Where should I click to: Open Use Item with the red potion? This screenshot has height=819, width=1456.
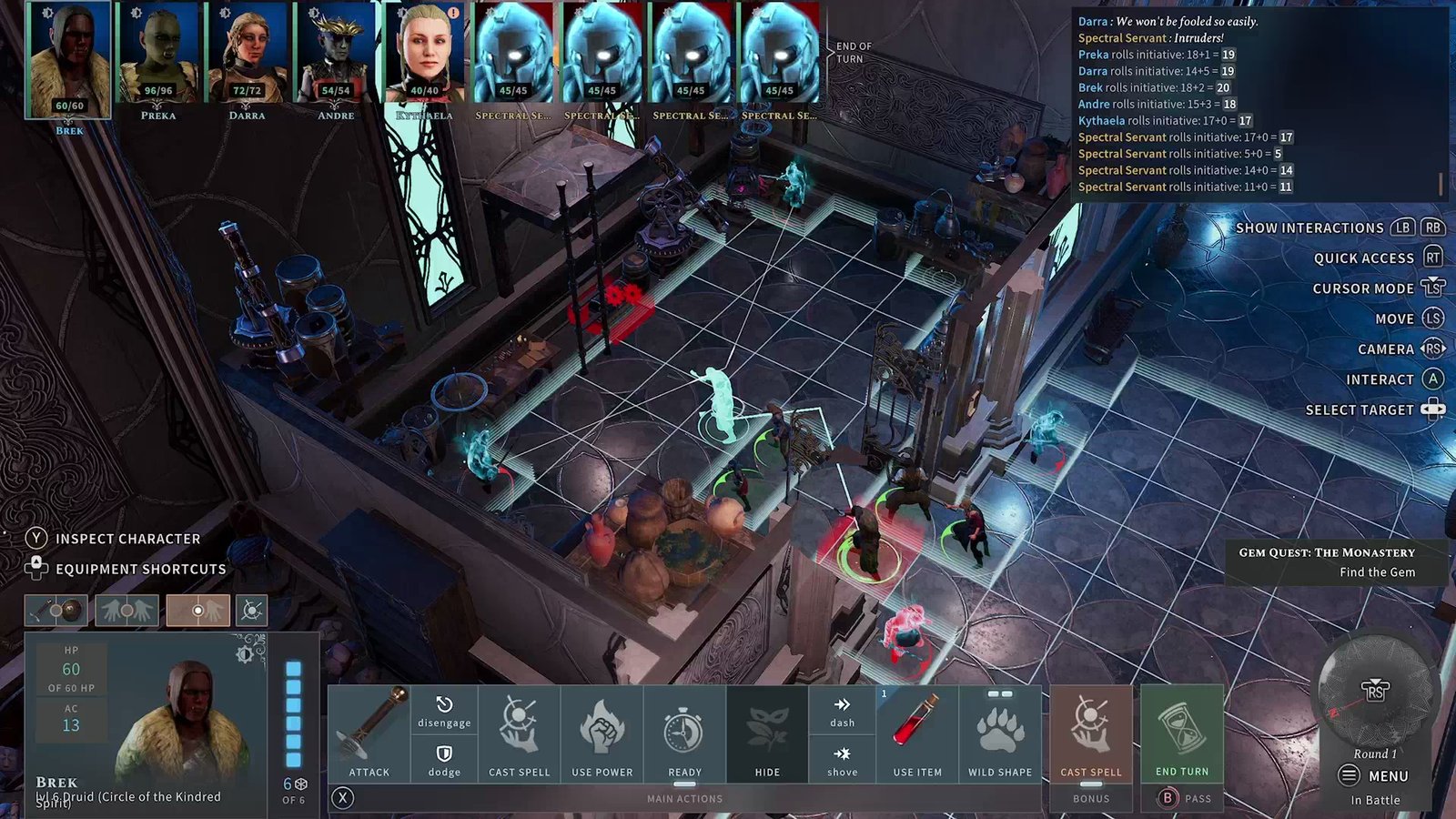pyautogui.click(x=916, y=733)
